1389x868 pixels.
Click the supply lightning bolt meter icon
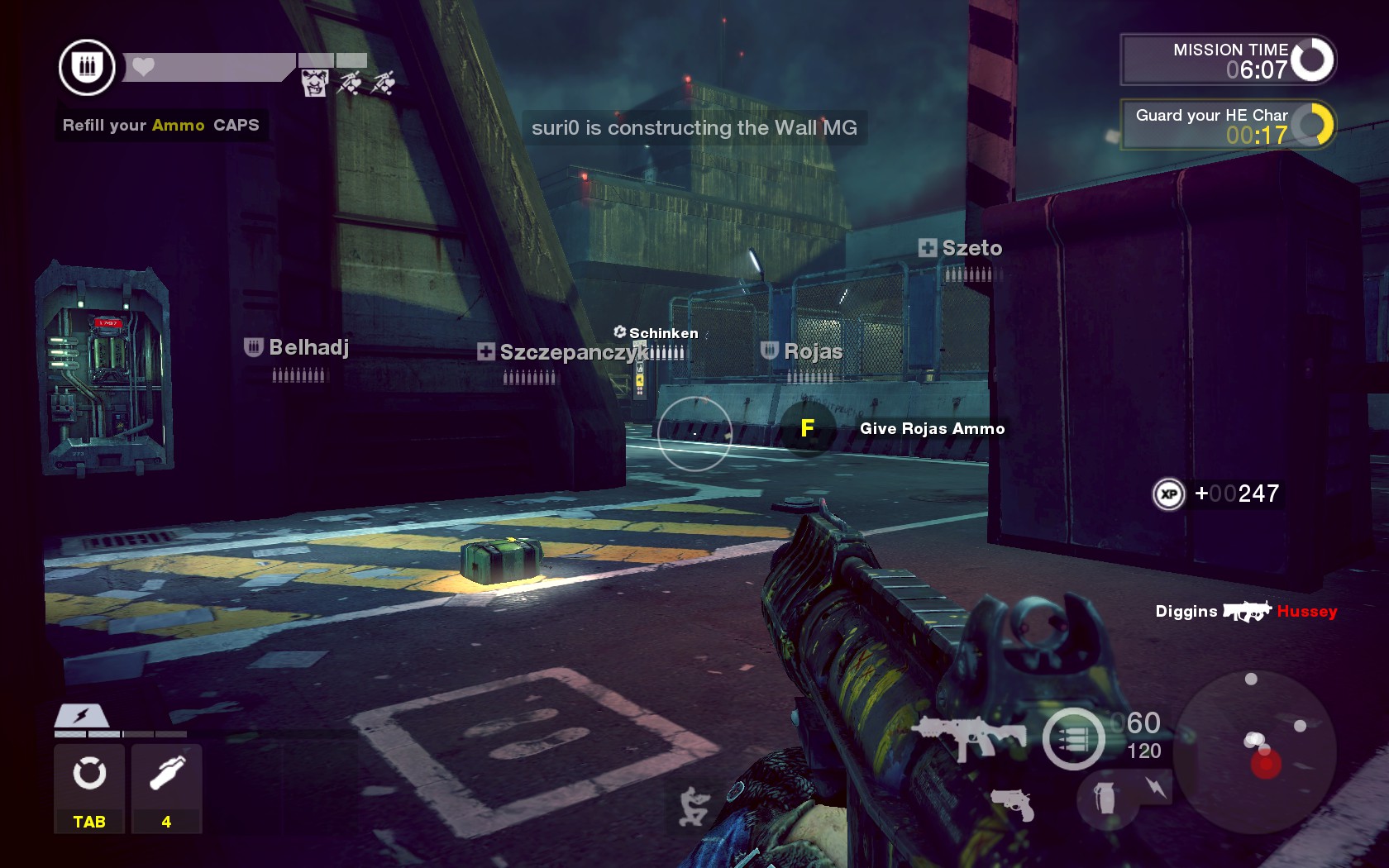[x=81, y=716]
